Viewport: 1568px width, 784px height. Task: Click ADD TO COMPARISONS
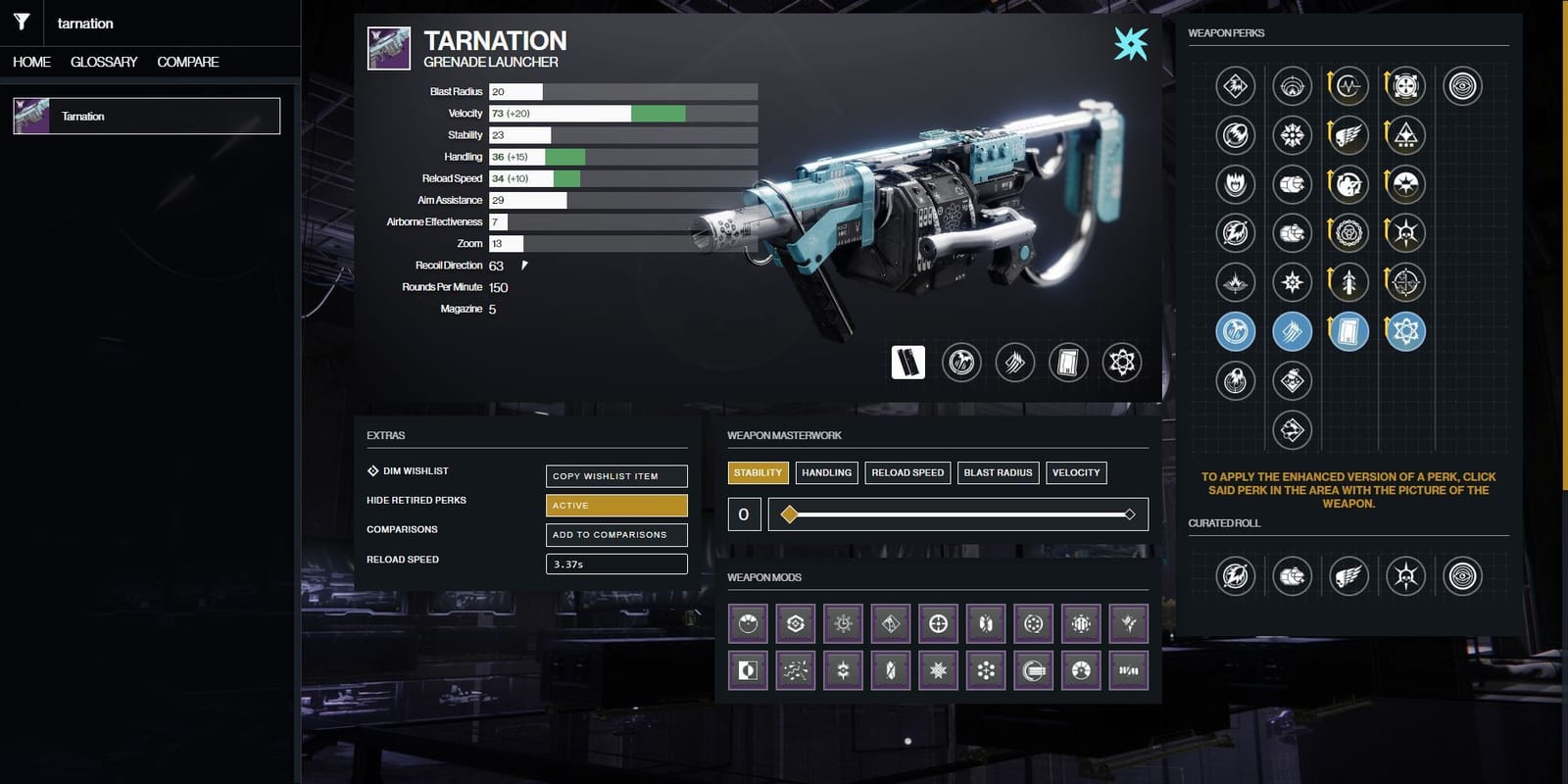tap(615, 535)
